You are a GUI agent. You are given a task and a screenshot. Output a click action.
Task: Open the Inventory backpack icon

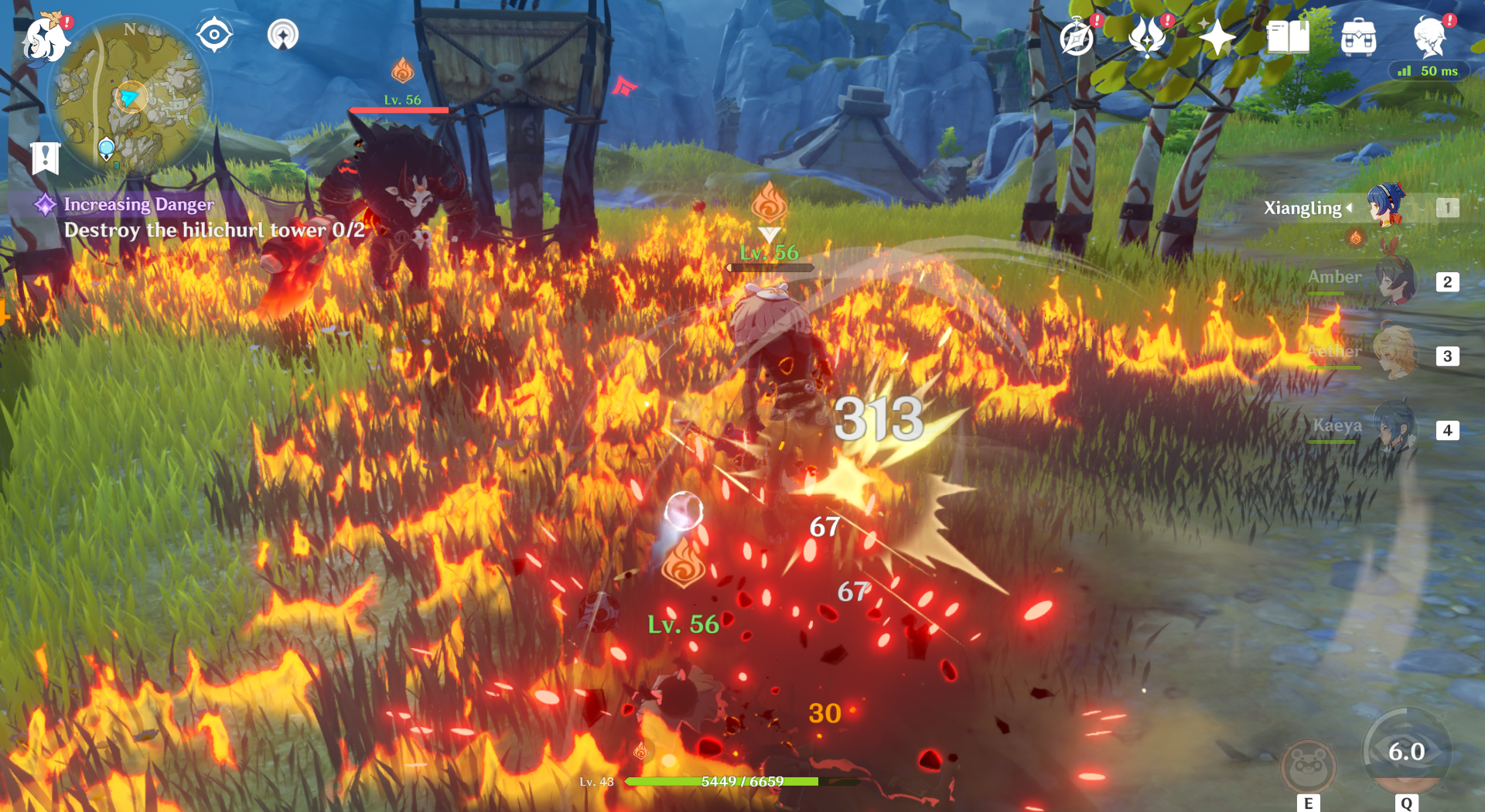coord(1358,37)
